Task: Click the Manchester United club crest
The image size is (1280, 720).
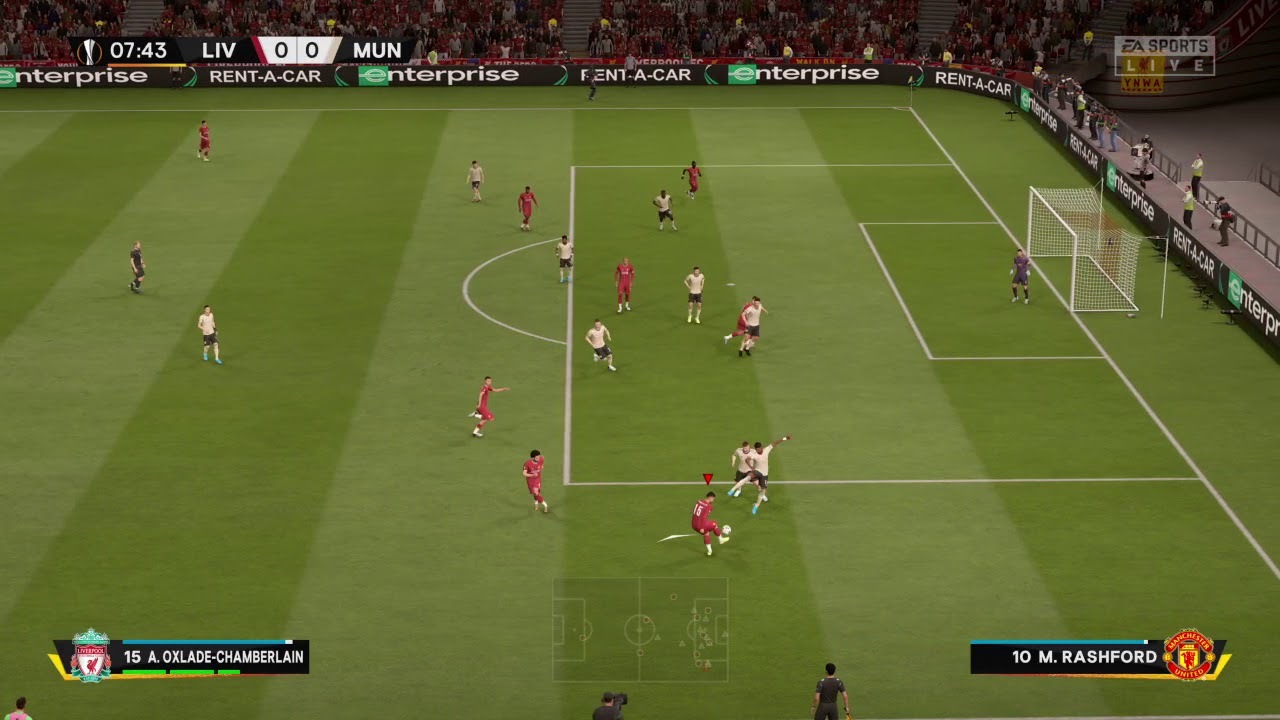Action: pos(1188,656)
